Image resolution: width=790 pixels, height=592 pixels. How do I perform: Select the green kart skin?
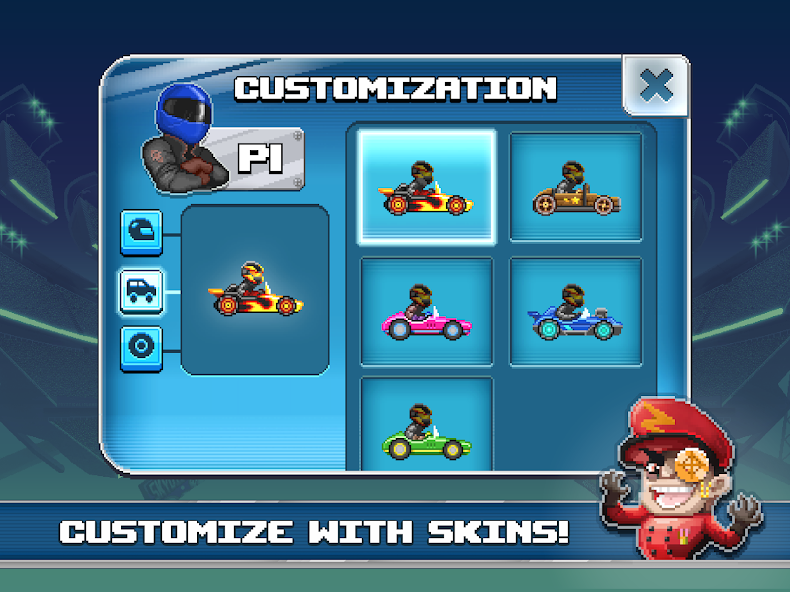(427, 425)
